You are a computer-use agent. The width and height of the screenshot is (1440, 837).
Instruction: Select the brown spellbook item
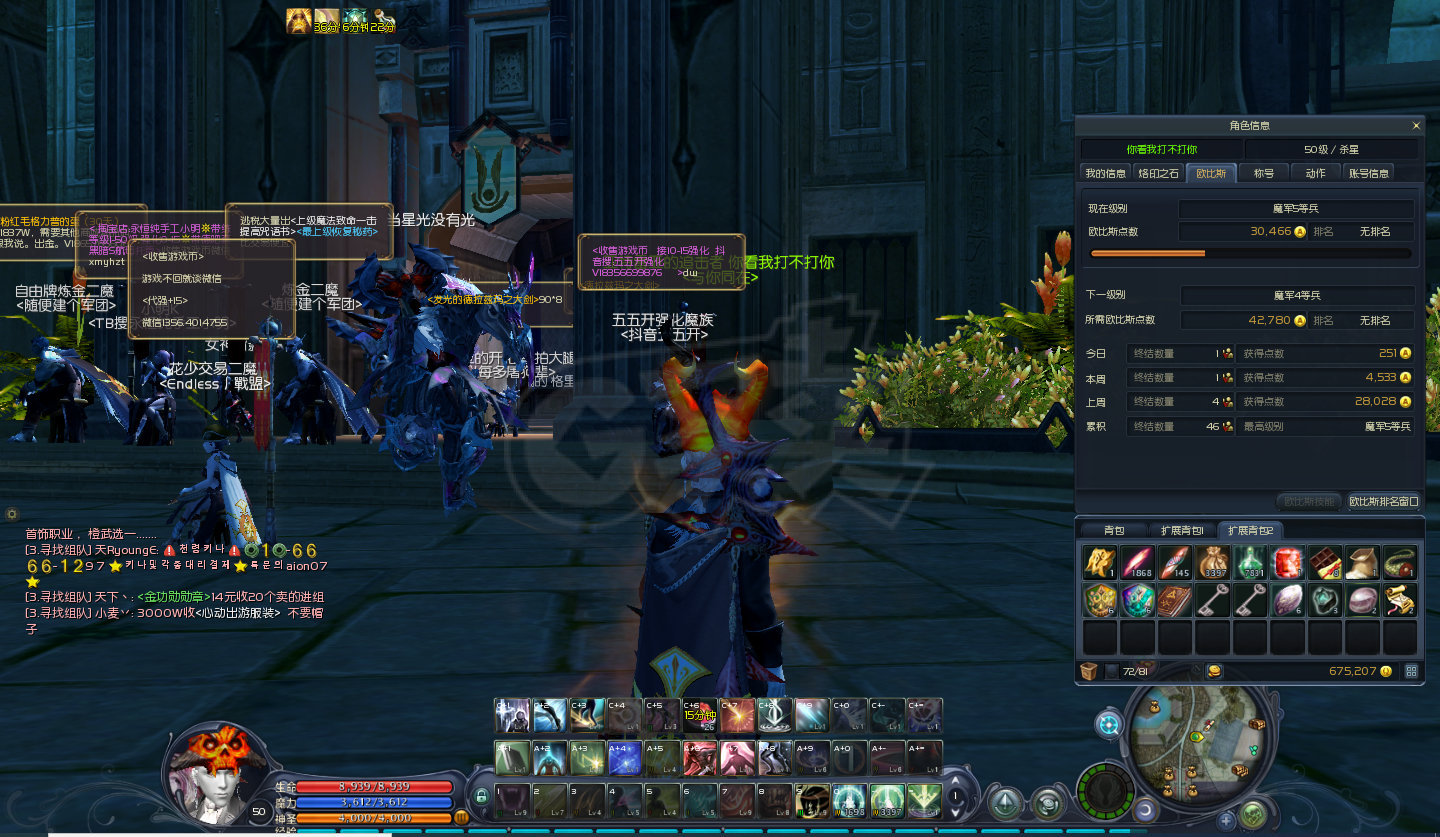[1175, 600]
